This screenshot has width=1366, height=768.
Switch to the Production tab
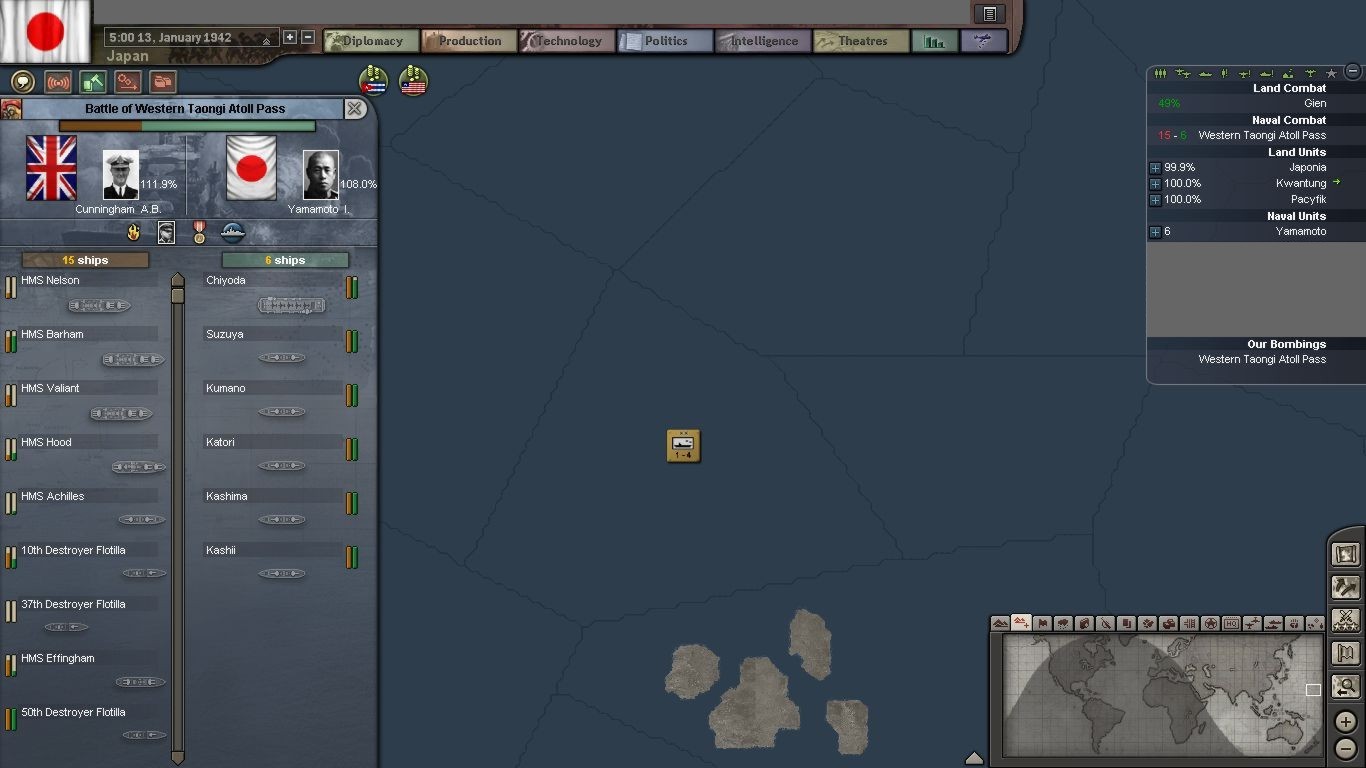(468, 41)
